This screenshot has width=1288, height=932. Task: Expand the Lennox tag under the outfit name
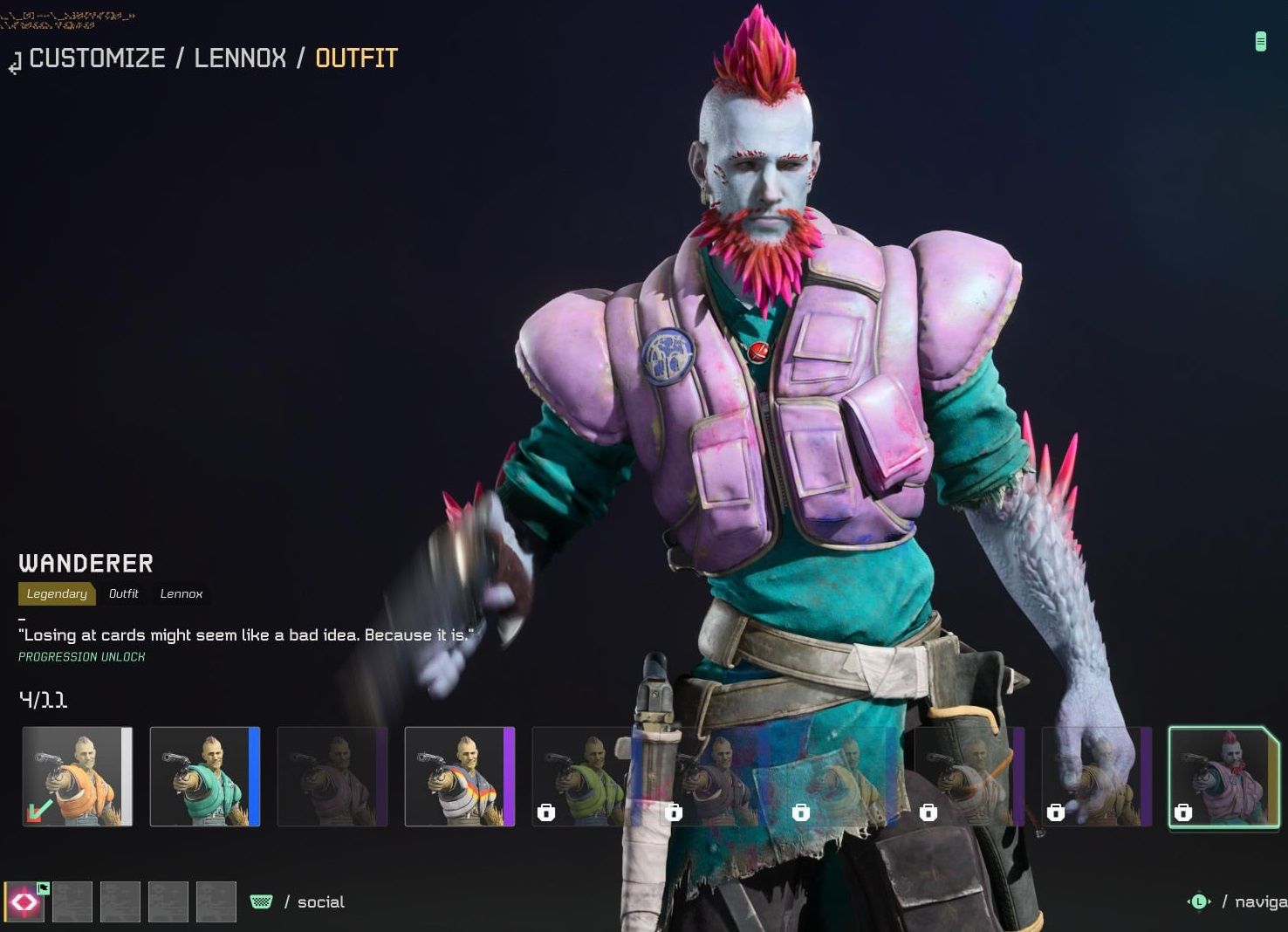(181, 593)
